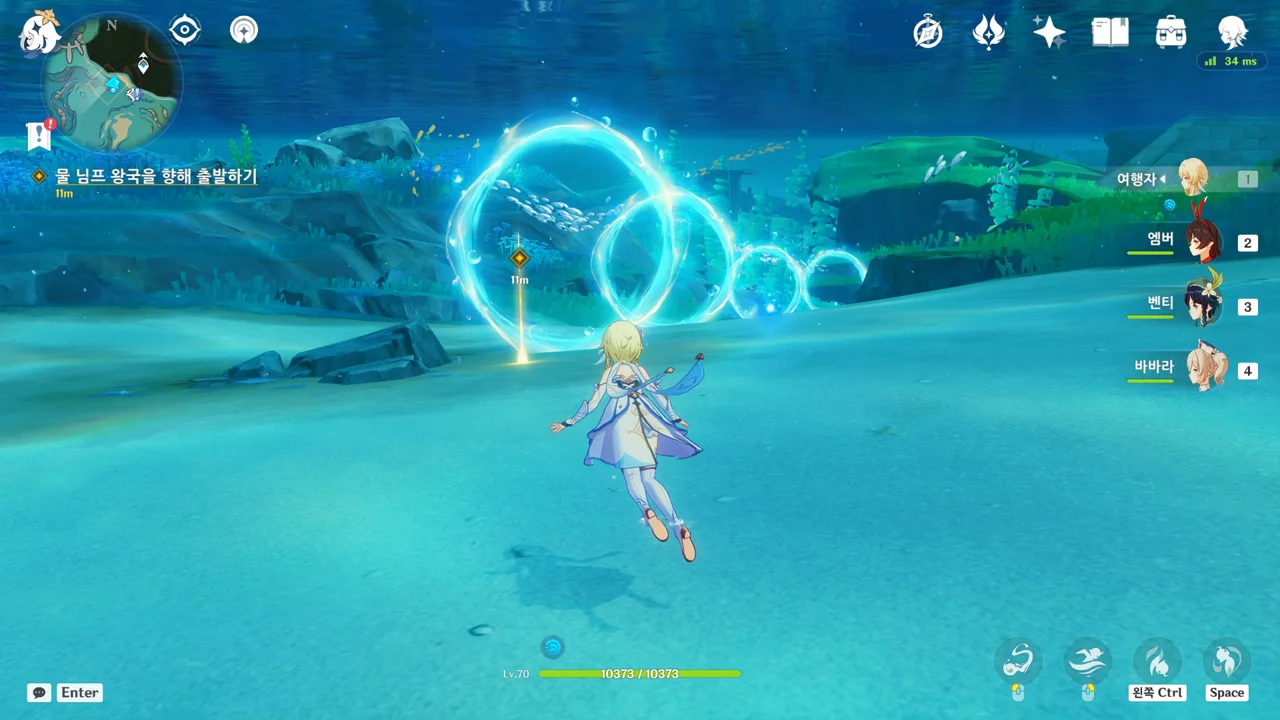Image resolution: width=1280 pixels, height=720 pixels.
Task: Open the compass adventure handbook icon
Action: (x=928, y=33)
